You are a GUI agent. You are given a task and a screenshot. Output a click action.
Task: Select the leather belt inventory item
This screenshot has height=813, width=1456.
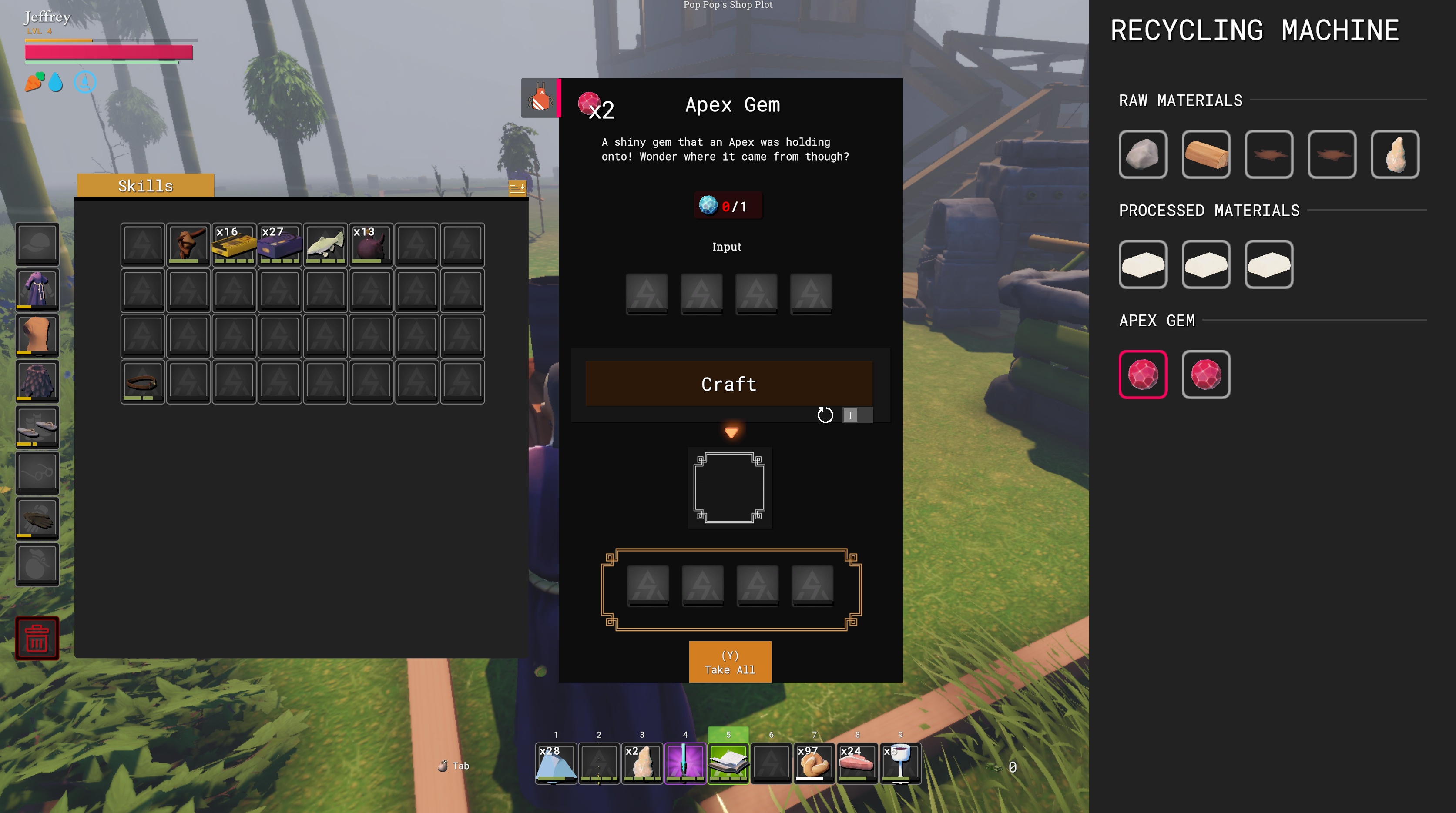point(142,382)
